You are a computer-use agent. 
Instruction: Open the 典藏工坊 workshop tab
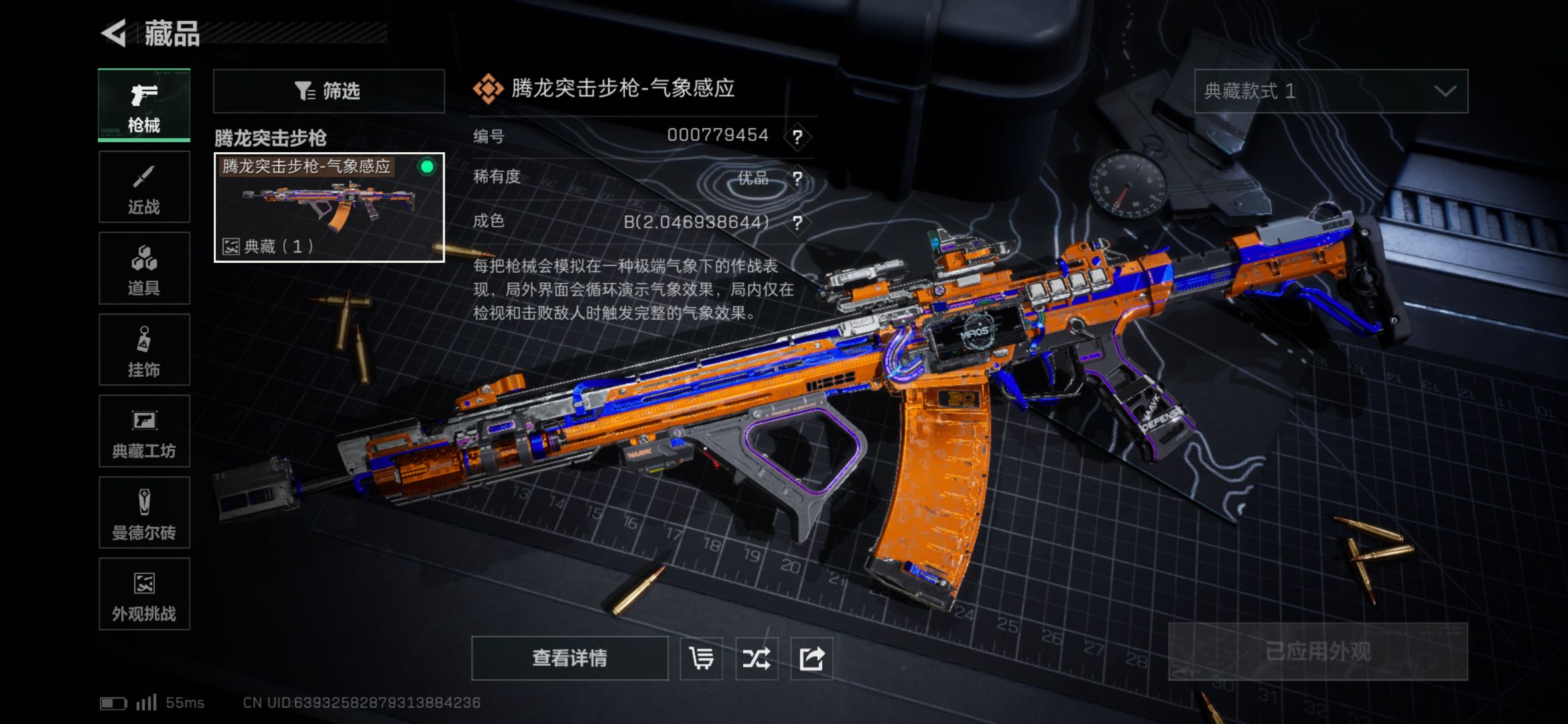(144, 431)
